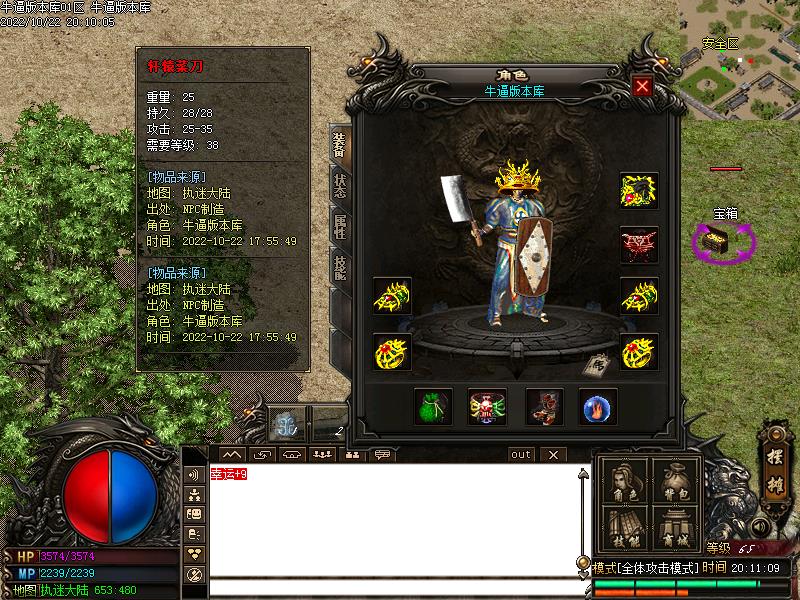
Task: Activate the hotbar skill slot icon
Action: coord(284,424)
